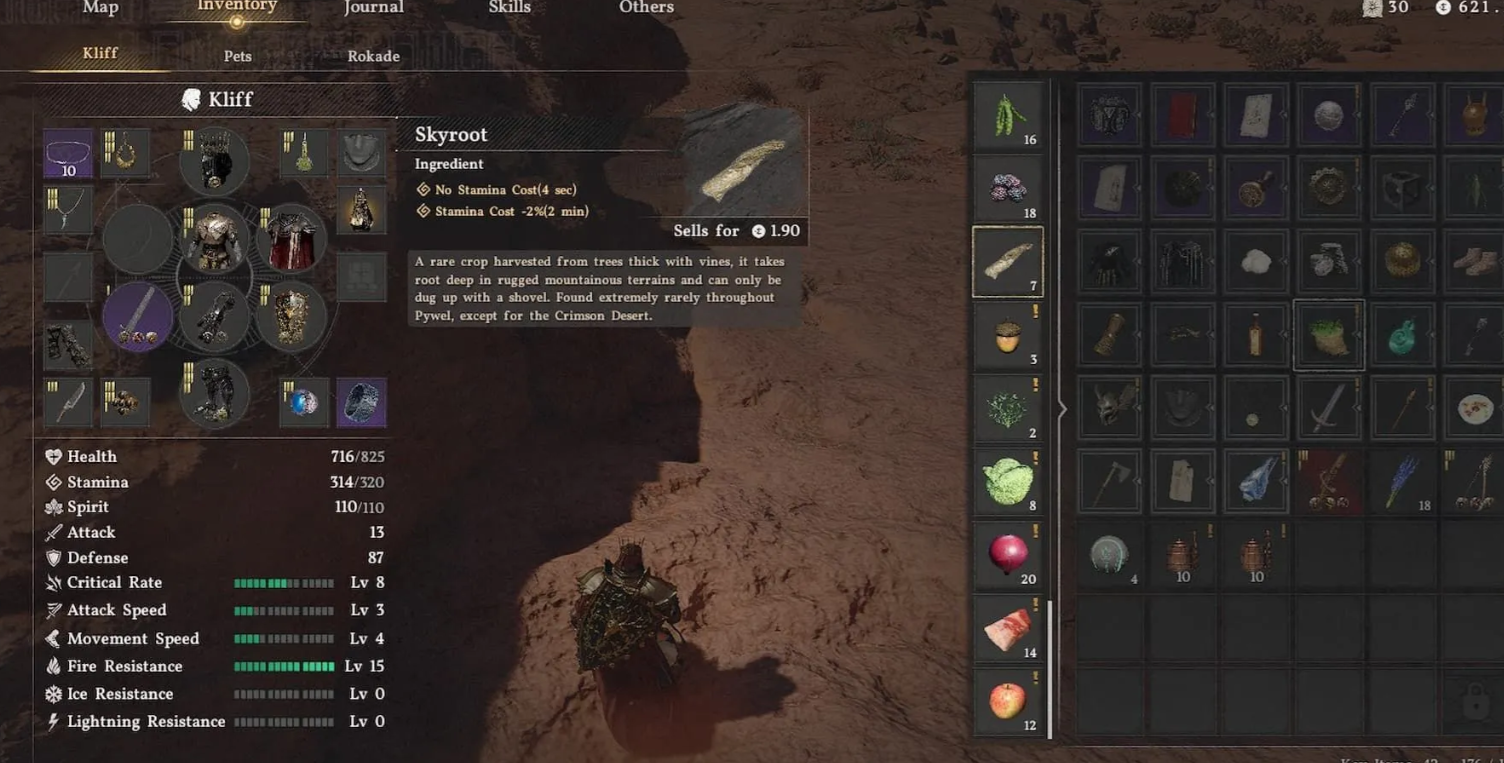This screenshot has height=763, width=1504.
Task: Select the teal kettle item
Action: 1402,336
